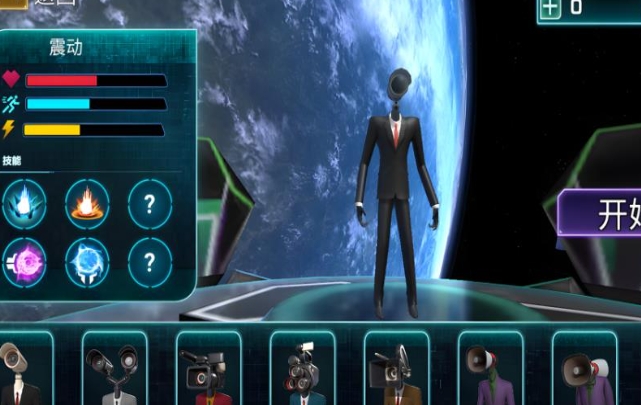Image resolution: width=641 pixels, height=405 pixels.
Task: Select the blue spiky flame skill icon
Action: click(x=23, y=204)
